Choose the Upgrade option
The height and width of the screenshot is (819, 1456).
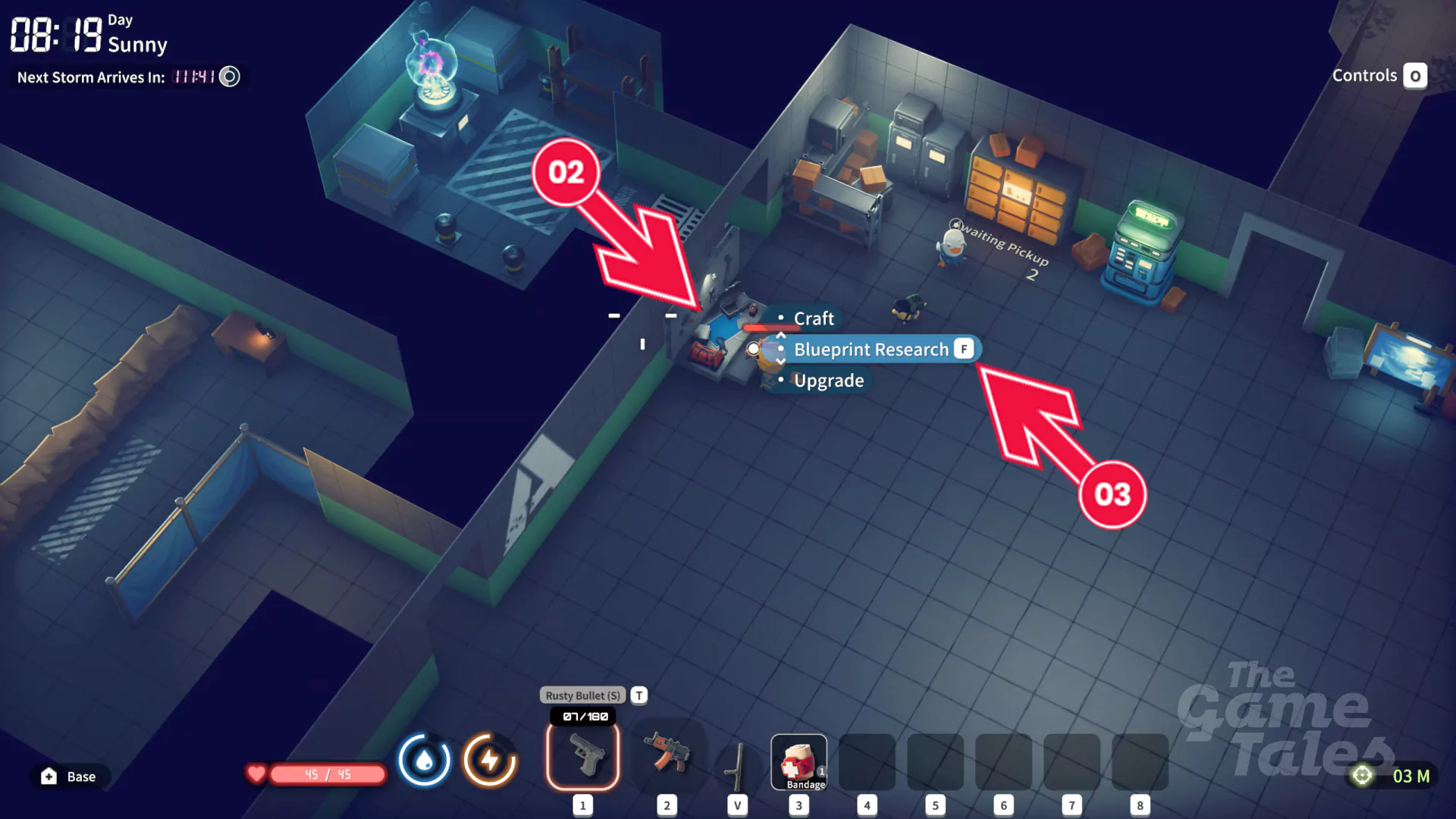pos(828,381)
